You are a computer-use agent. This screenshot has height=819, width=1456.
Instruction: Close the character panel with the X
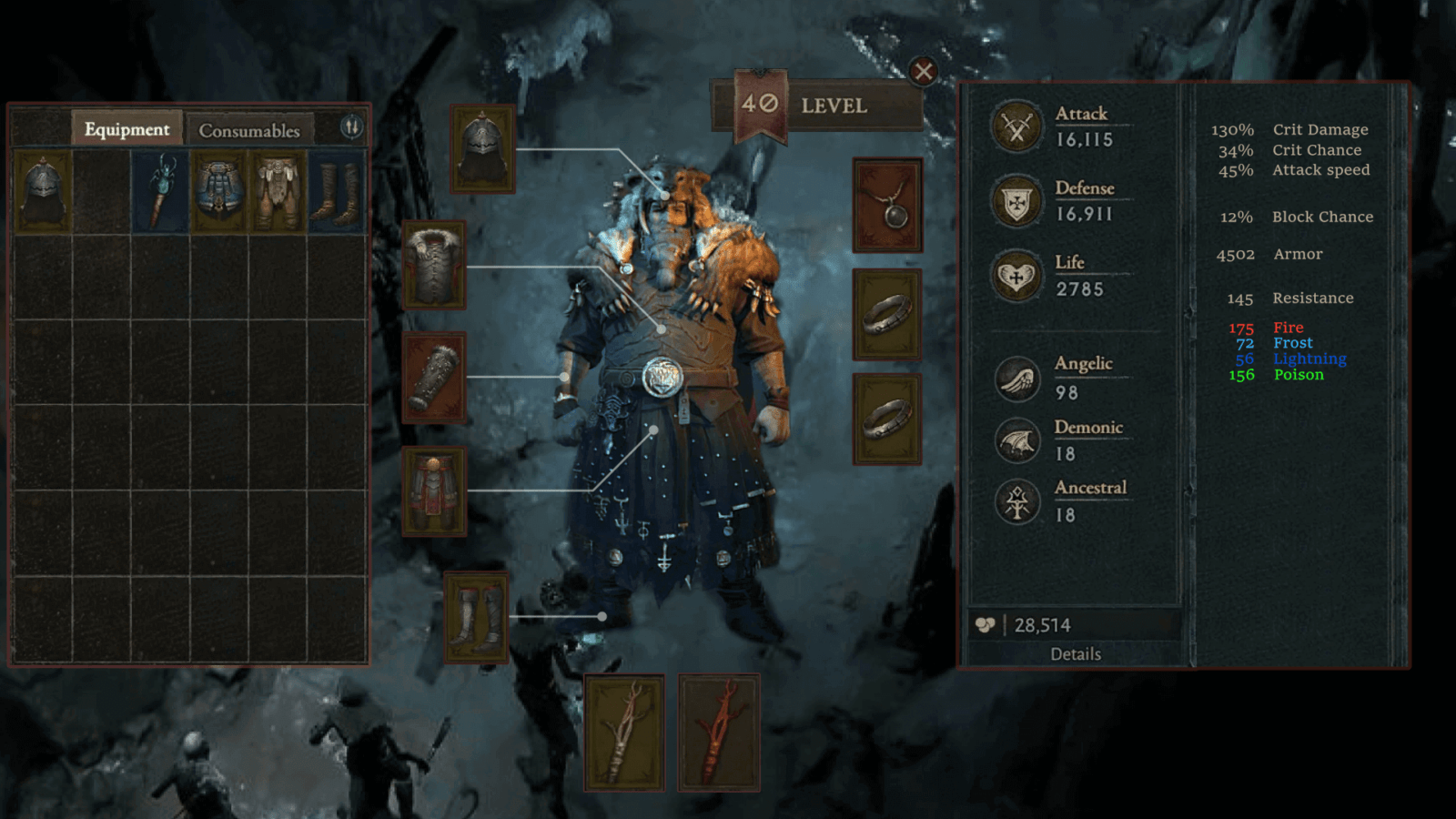923,71
